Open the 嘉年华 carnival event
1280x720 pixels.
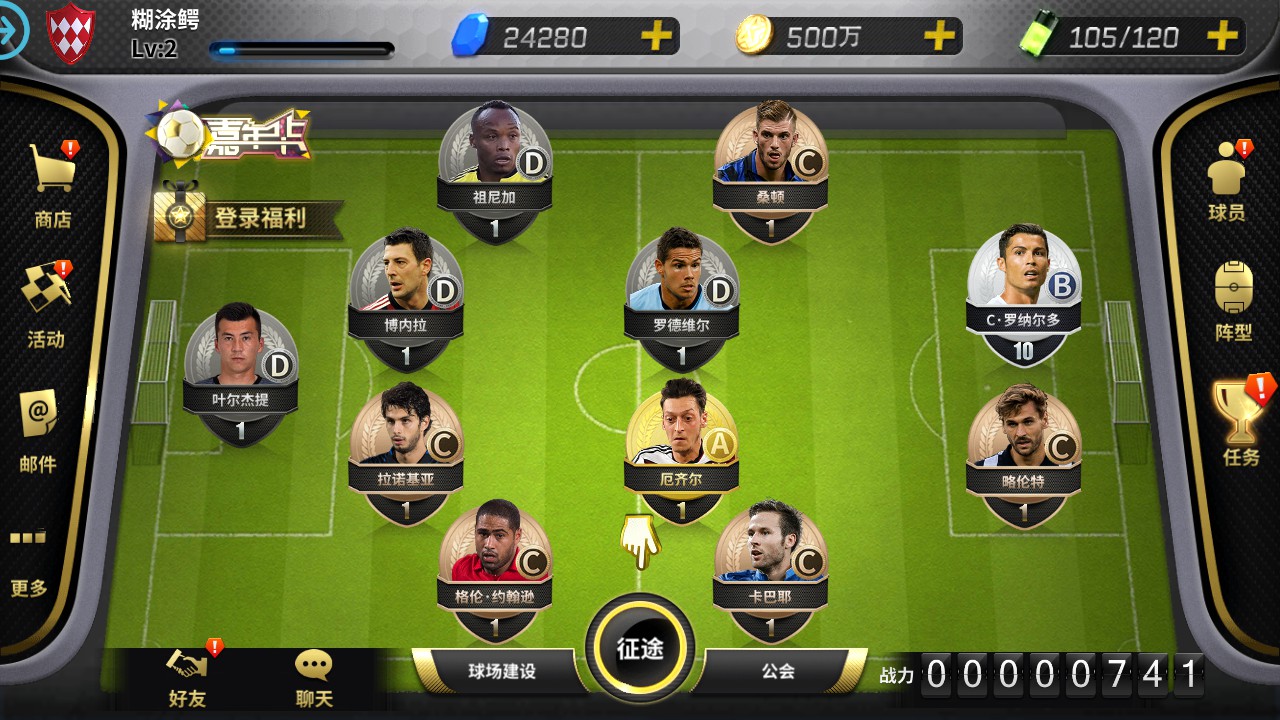(x=230, y=135)
